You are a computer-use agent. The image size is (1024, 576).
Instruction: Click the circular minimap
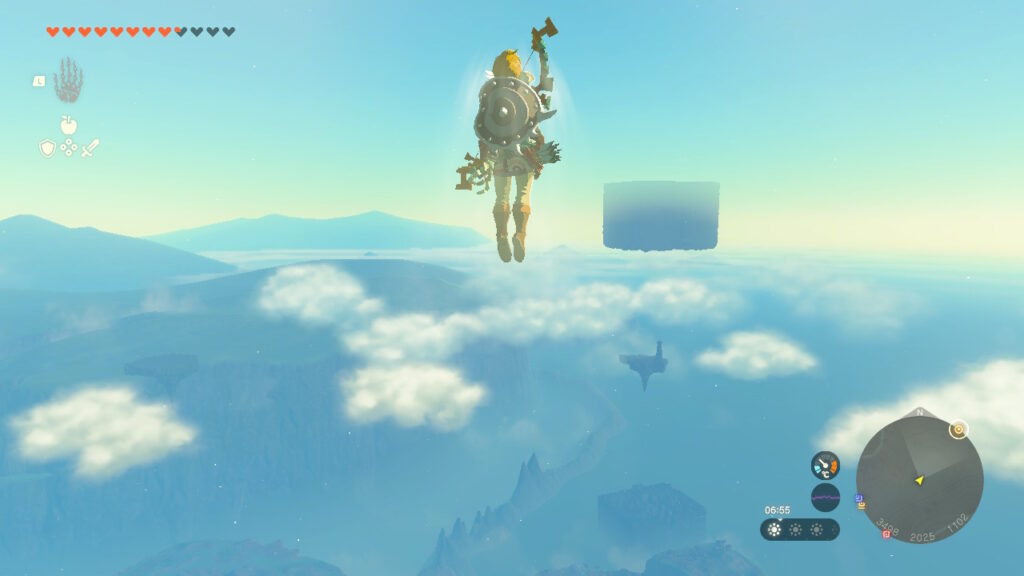coord(919,479)
